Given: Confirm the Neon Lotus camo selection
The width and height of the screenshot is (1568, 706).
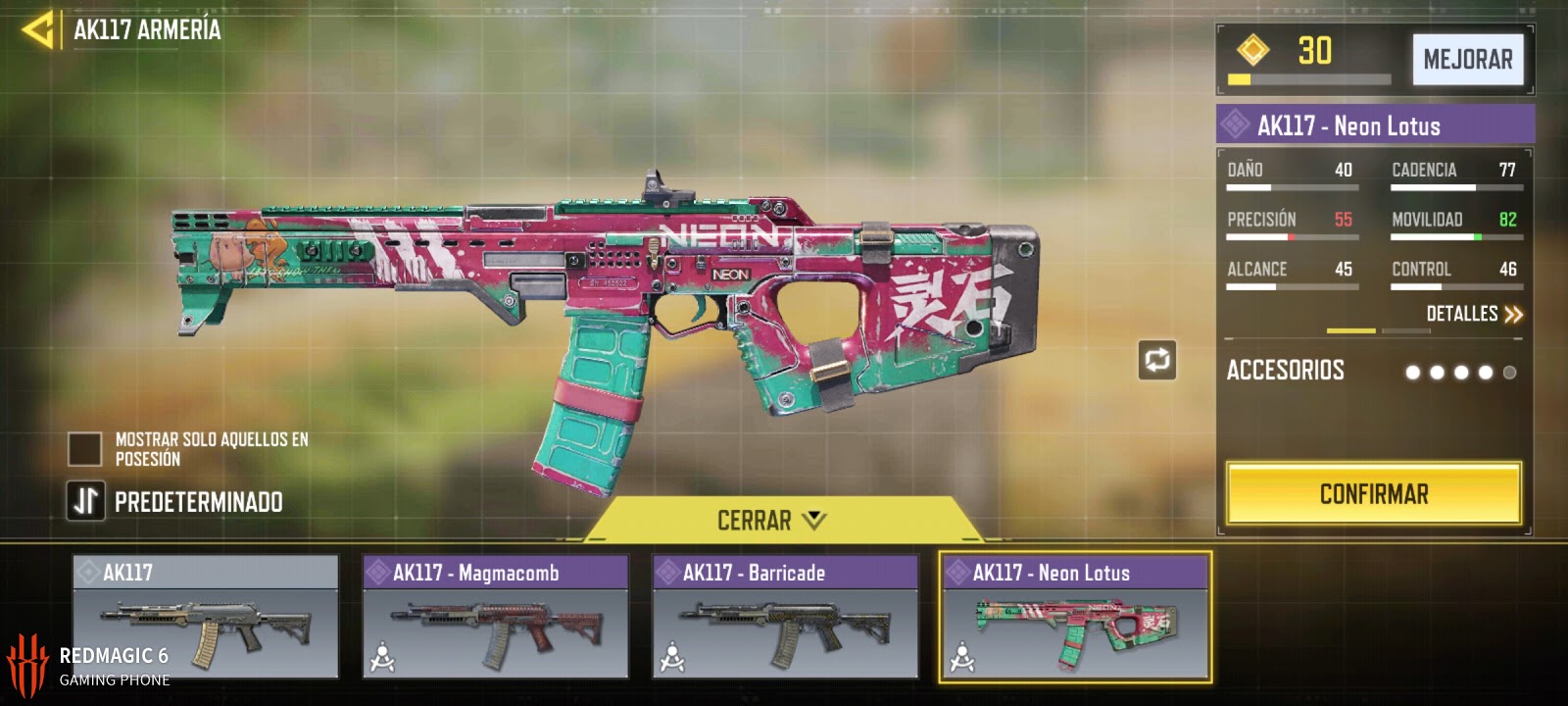Looking at the screenshot, I should tap(1373, 494).
